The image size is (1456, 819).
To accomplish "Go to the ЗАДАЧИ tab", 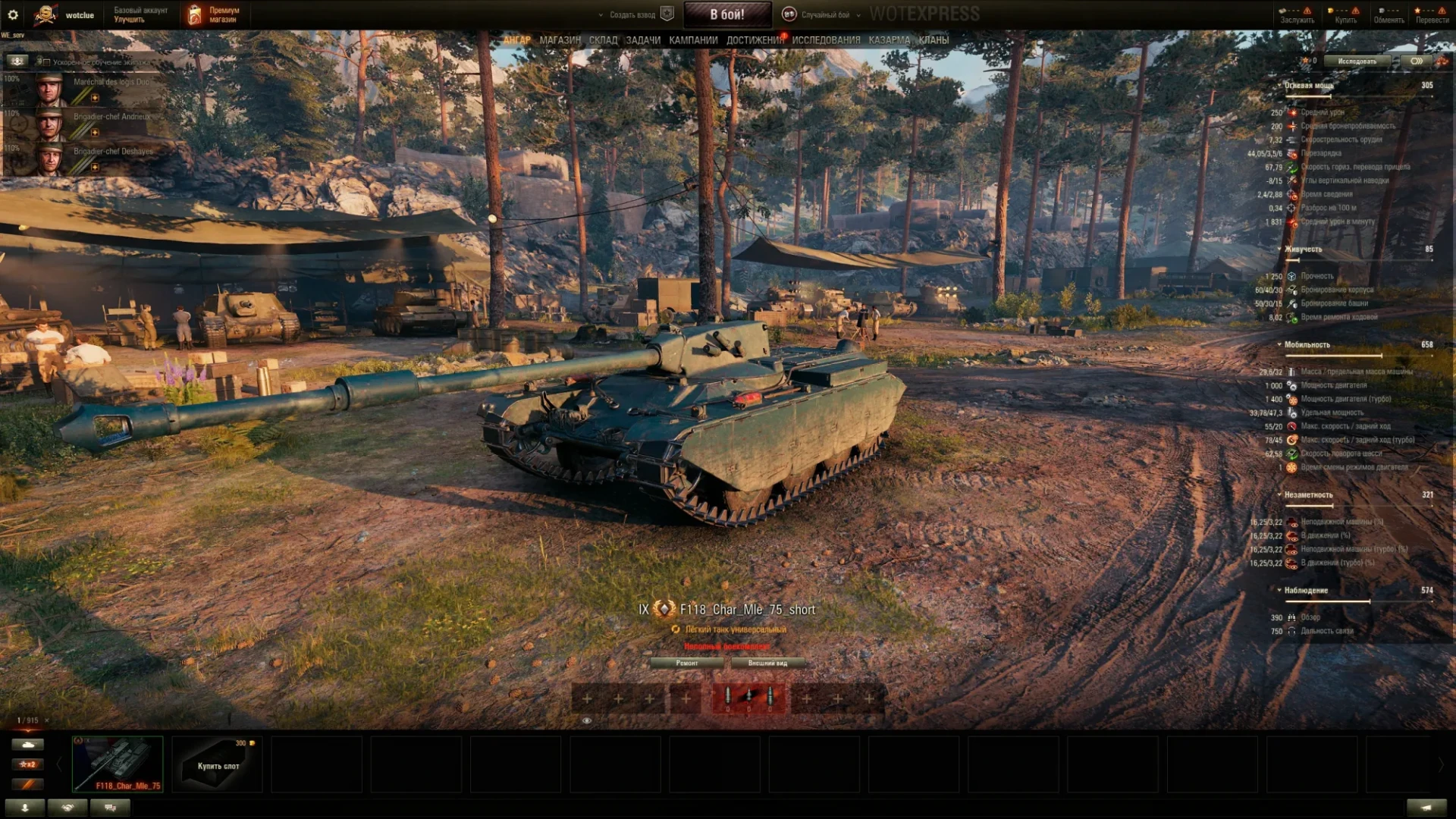I will 643,40.
